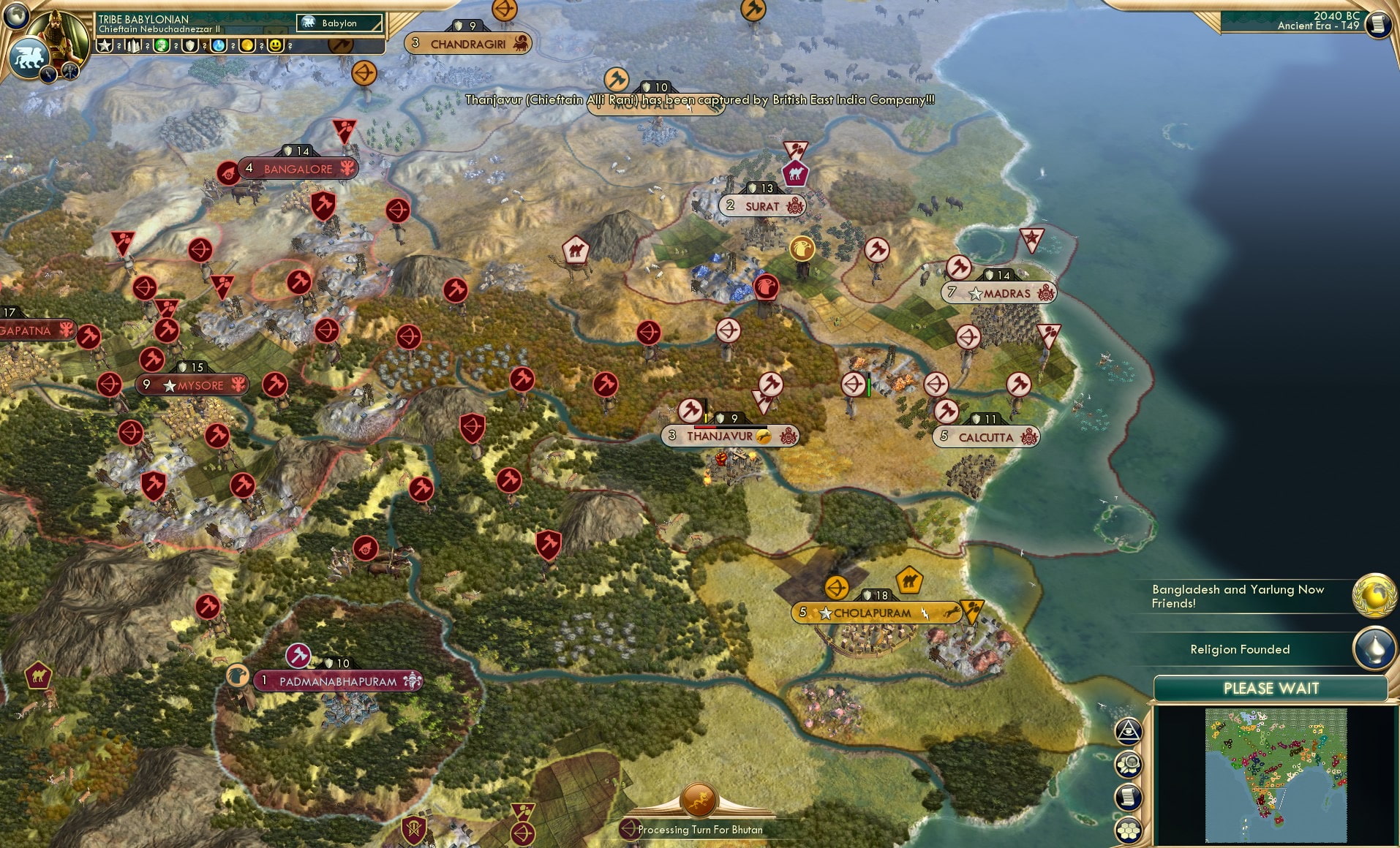
Task: Click the culture icon beside the leader portrait
Action: (47, 73)
